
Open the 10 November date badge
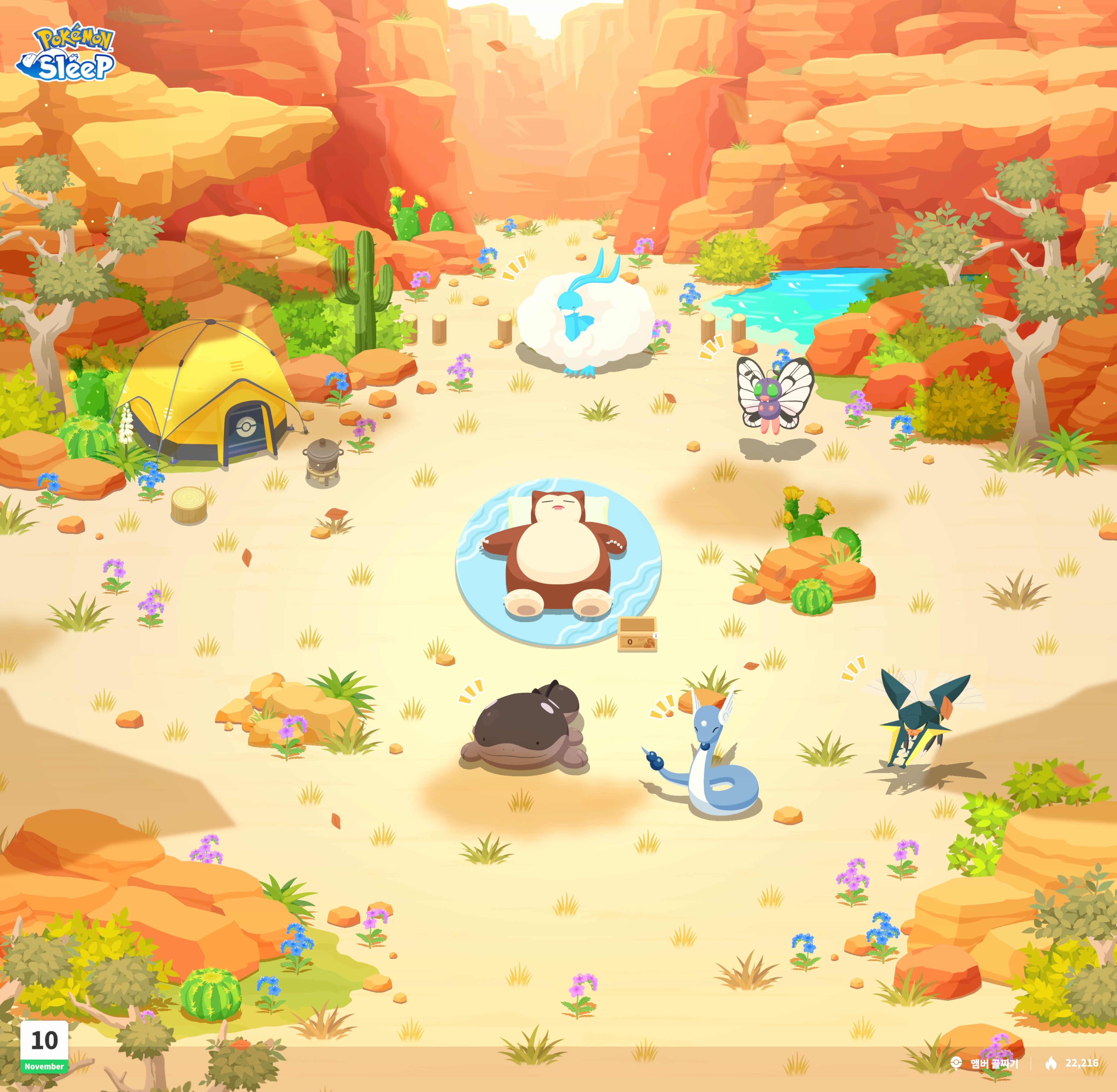(44, 1045)
